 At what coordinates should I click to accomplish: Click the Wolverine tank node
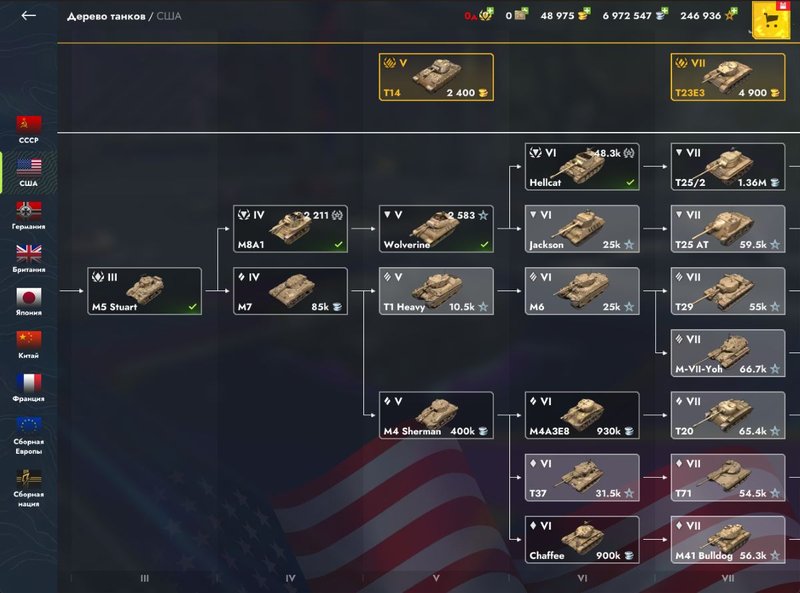point(436,229)
